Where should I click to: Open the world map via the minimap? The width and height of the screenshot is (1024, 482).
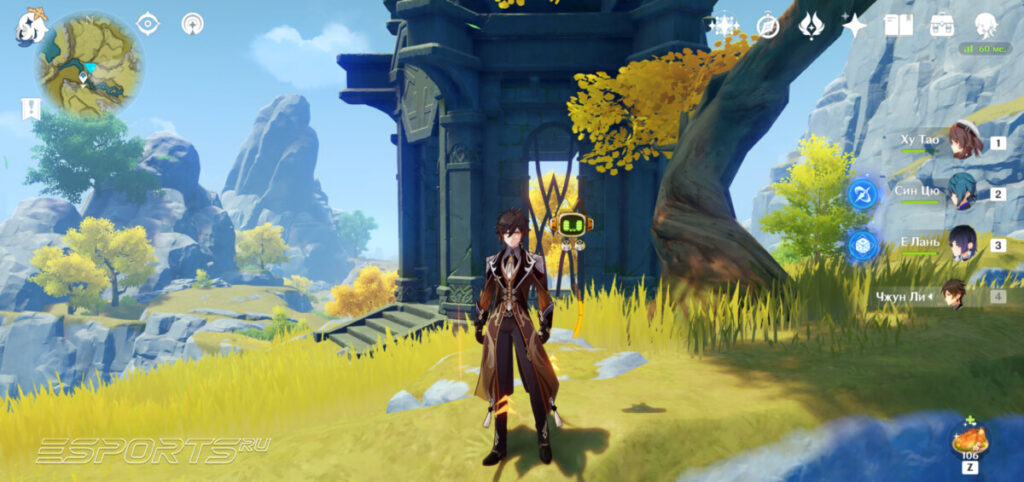90,65
